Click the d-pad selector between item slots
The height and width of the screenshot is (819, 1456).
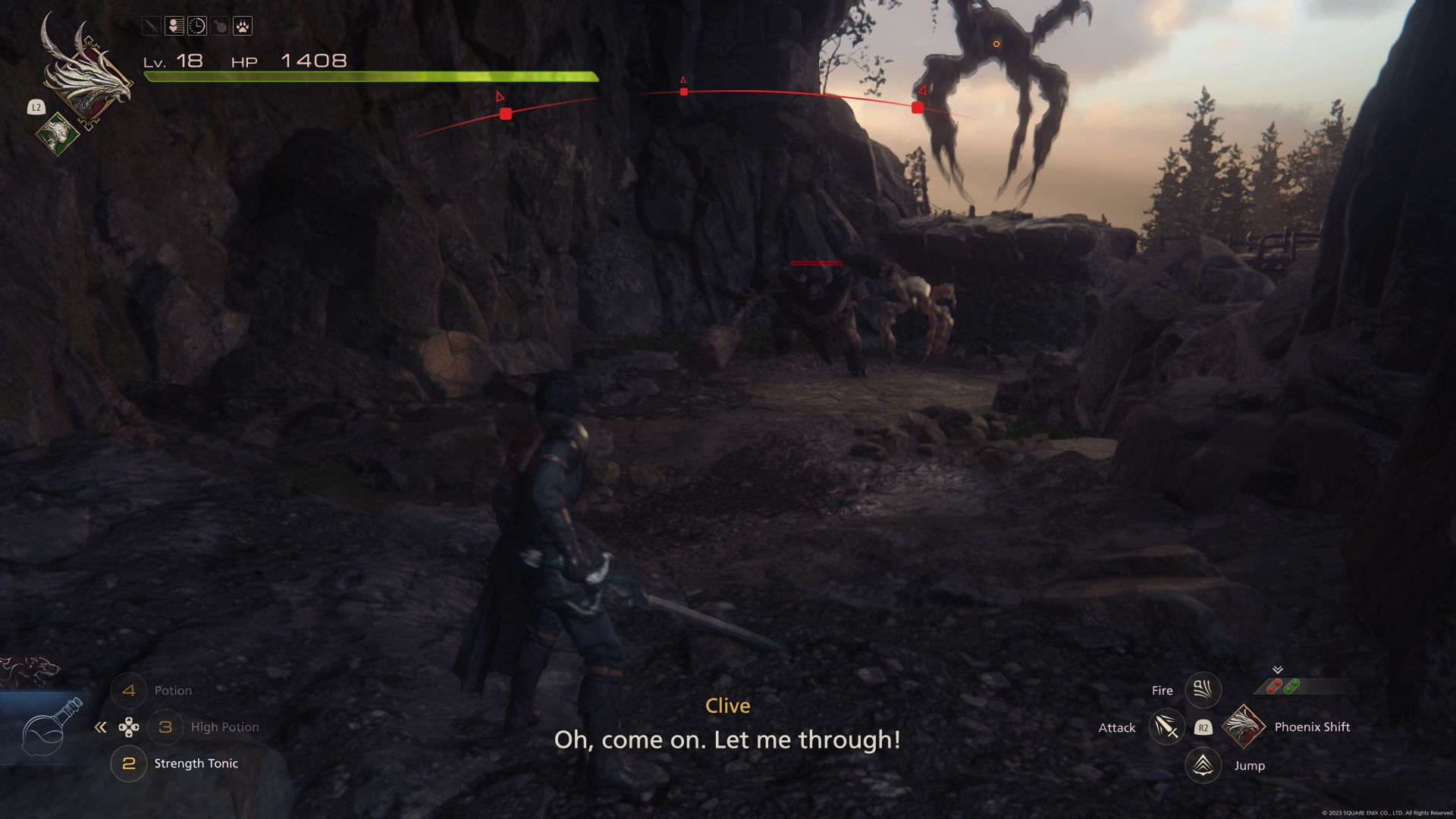tap(130, 726)
